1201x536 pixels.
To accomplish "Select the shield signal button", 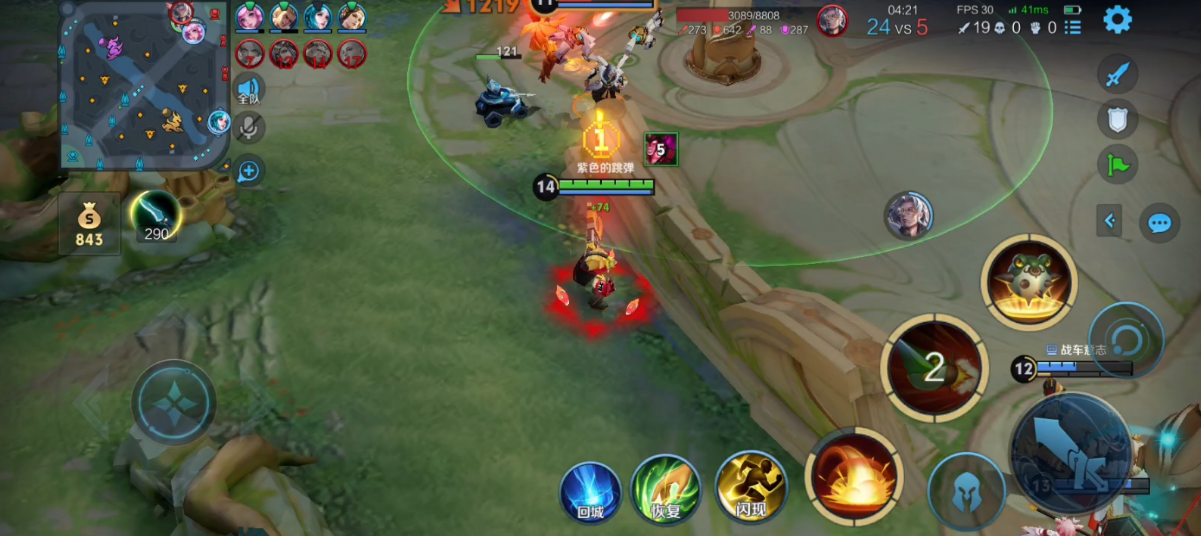I will coord(1118,119).
